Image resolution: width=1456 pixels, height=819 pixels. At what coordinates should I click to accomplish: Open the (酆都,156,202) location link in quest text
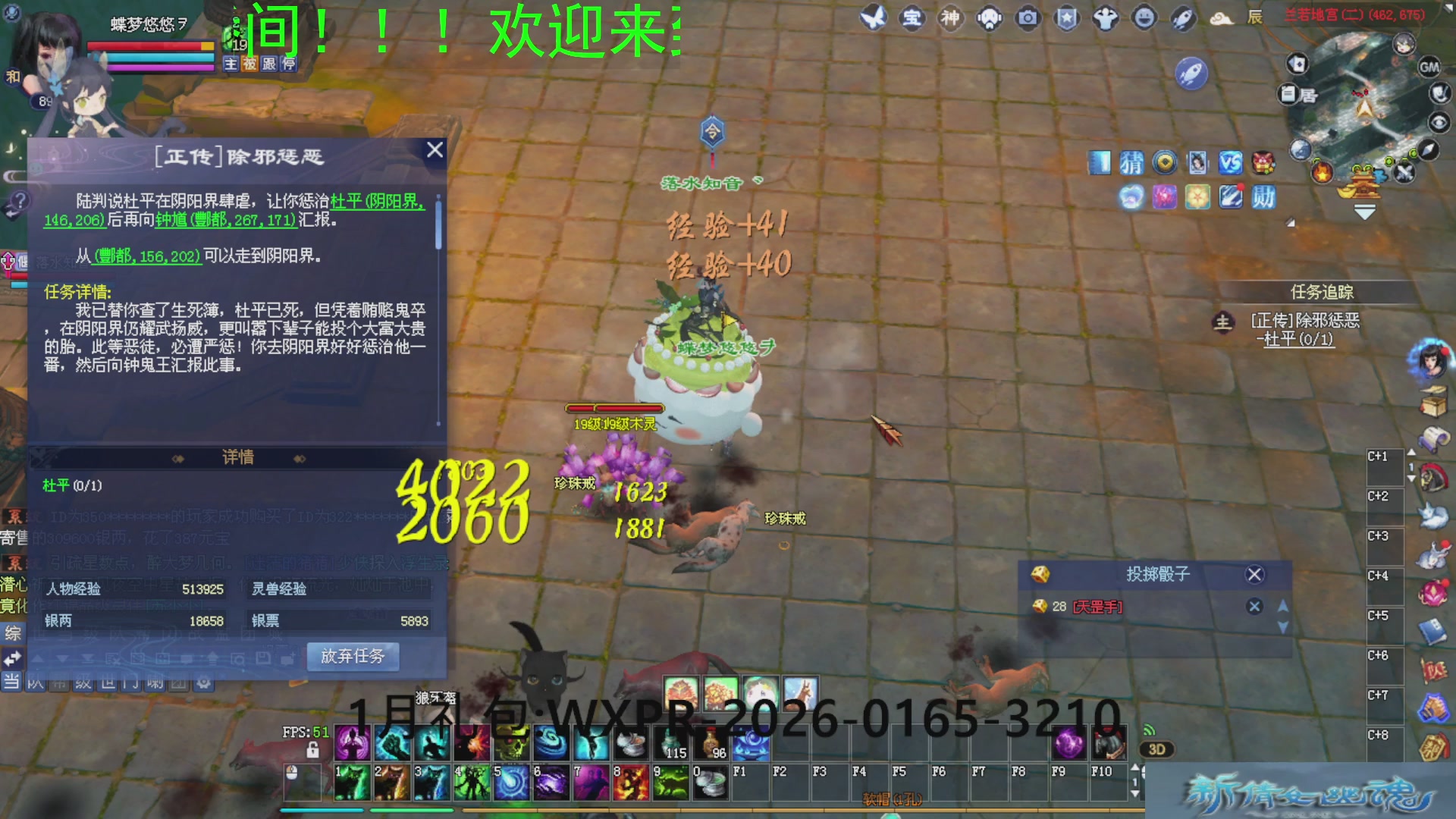pos(148,256)
